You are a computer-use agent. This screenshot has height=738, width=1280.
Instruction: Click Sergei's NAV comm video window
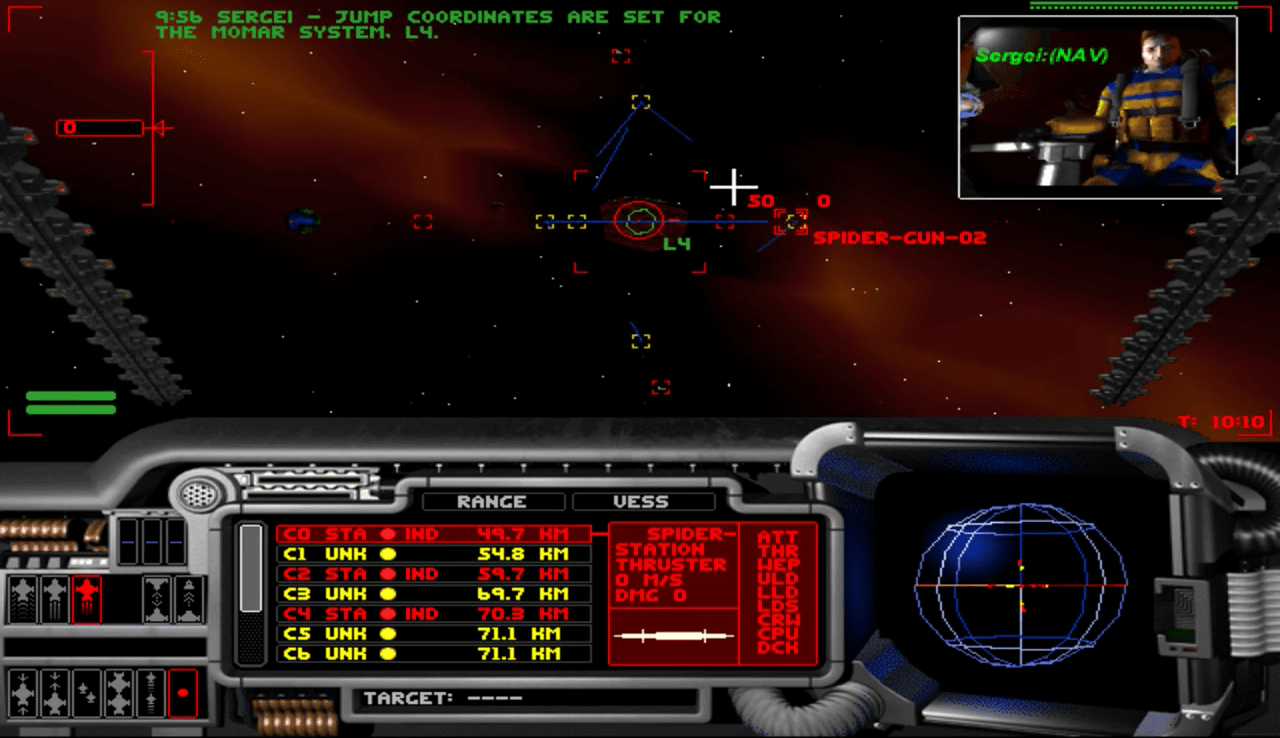[1097, 106]
